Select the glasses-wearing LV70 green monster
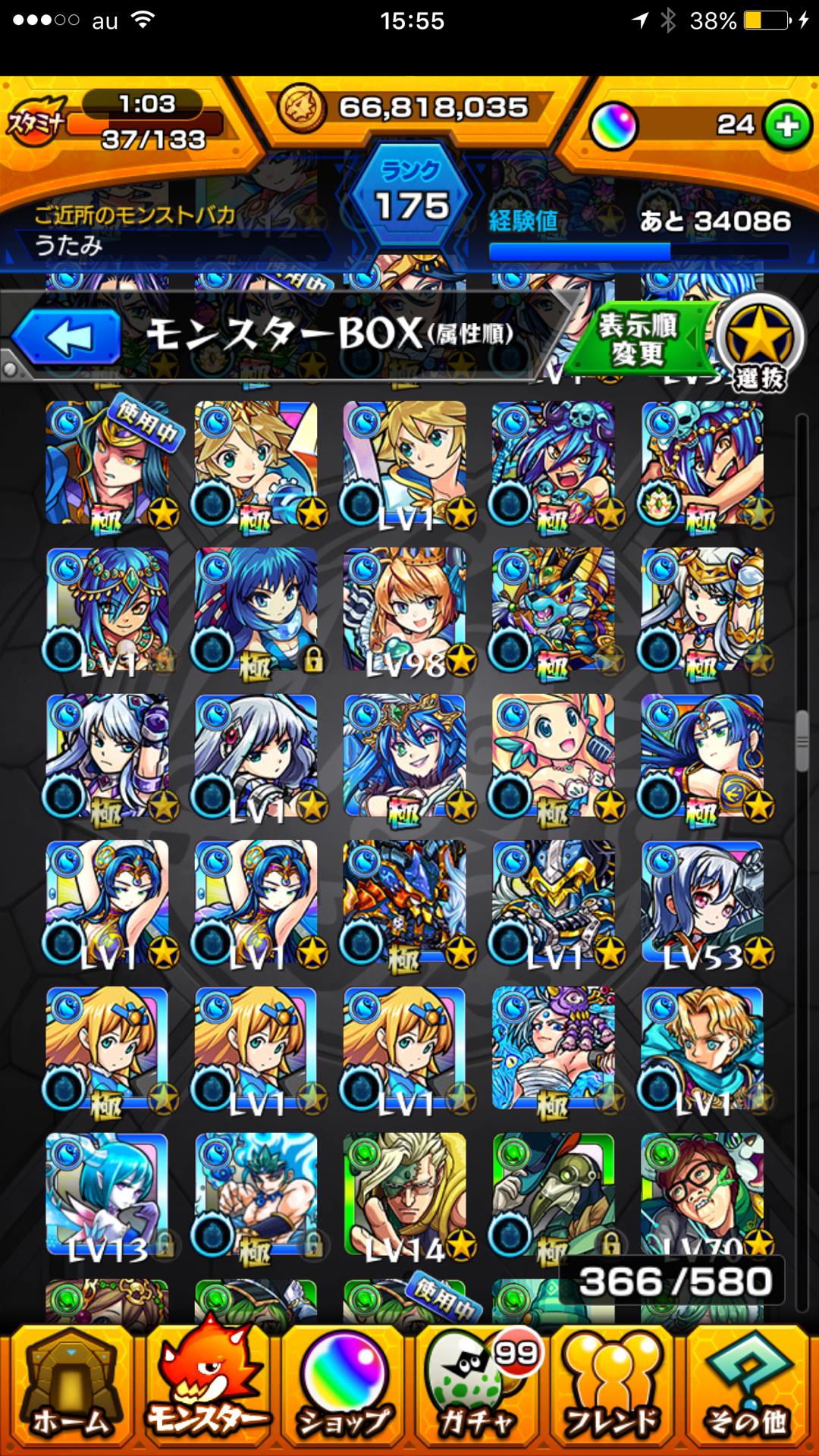The width and height of the screenshot is (819, 1456). click(702, 1194)
